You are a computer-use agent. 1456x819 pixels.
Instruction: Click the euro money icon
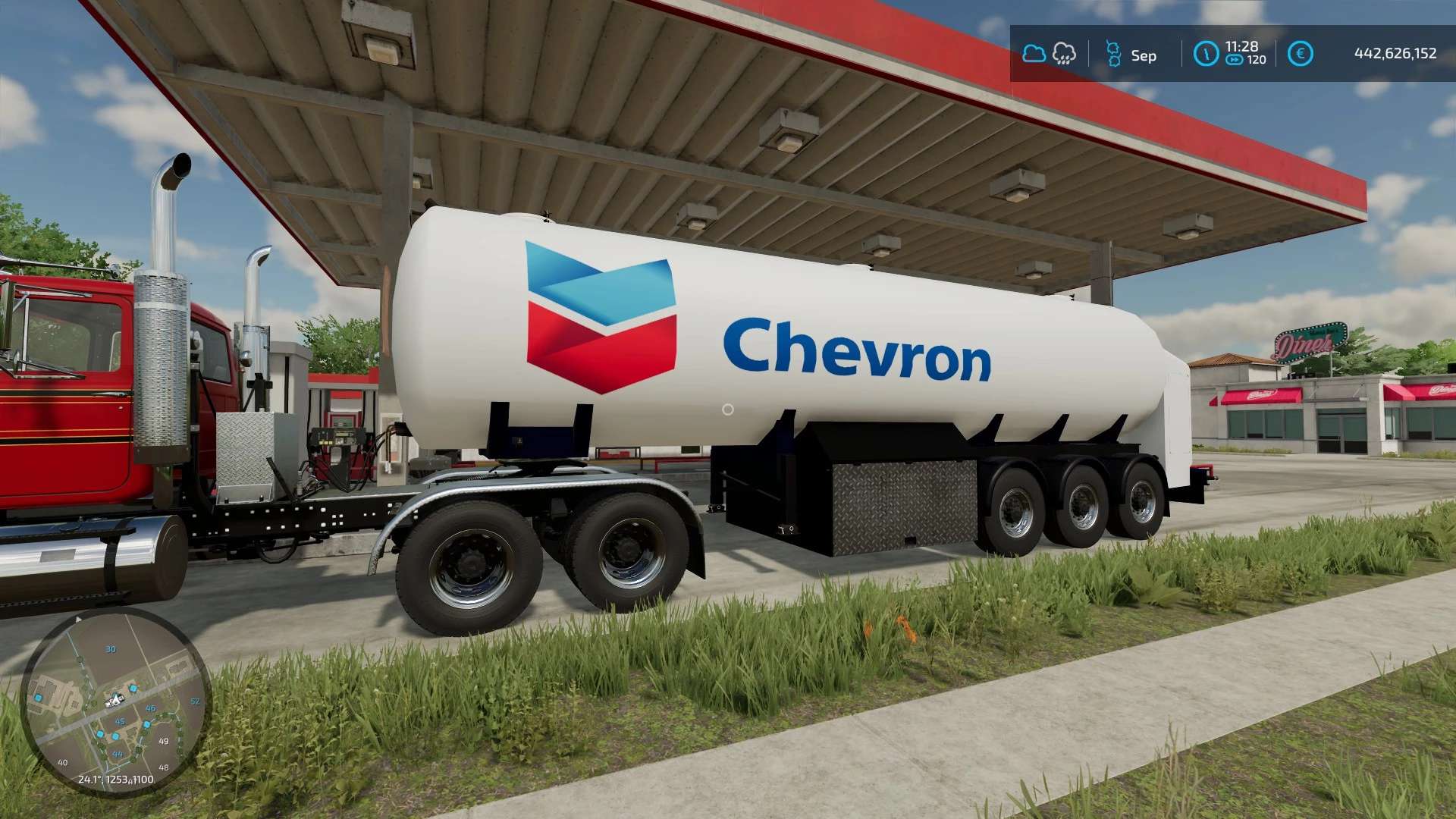[x=1300, y=54]
